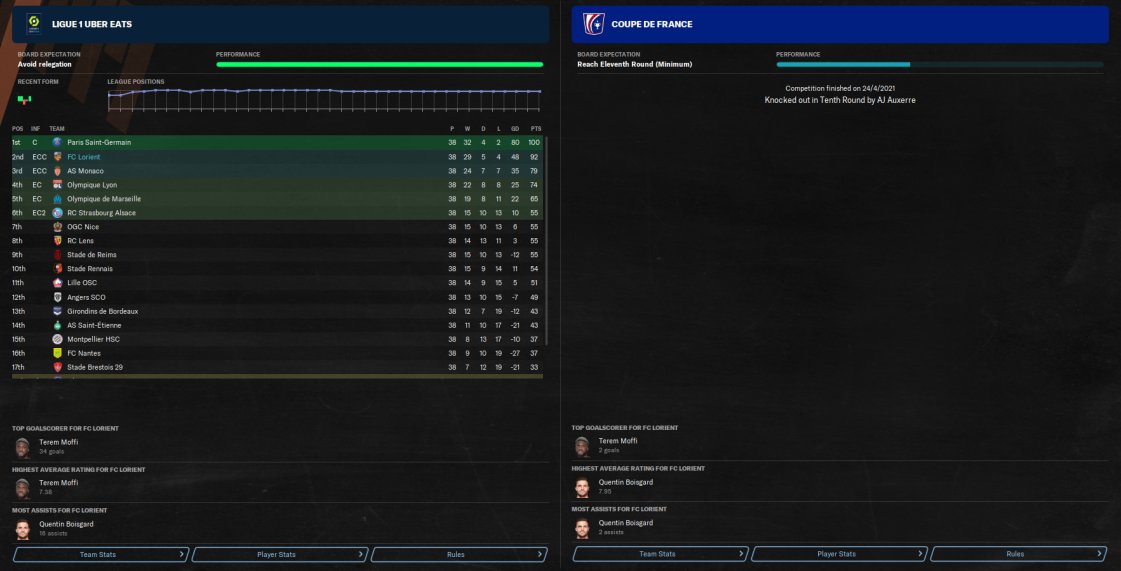Open Quentin Boisgard with highest cup rating
The width and height of the screenshot is (1121, 571).
pyautogui.click(x=626, y=482)
